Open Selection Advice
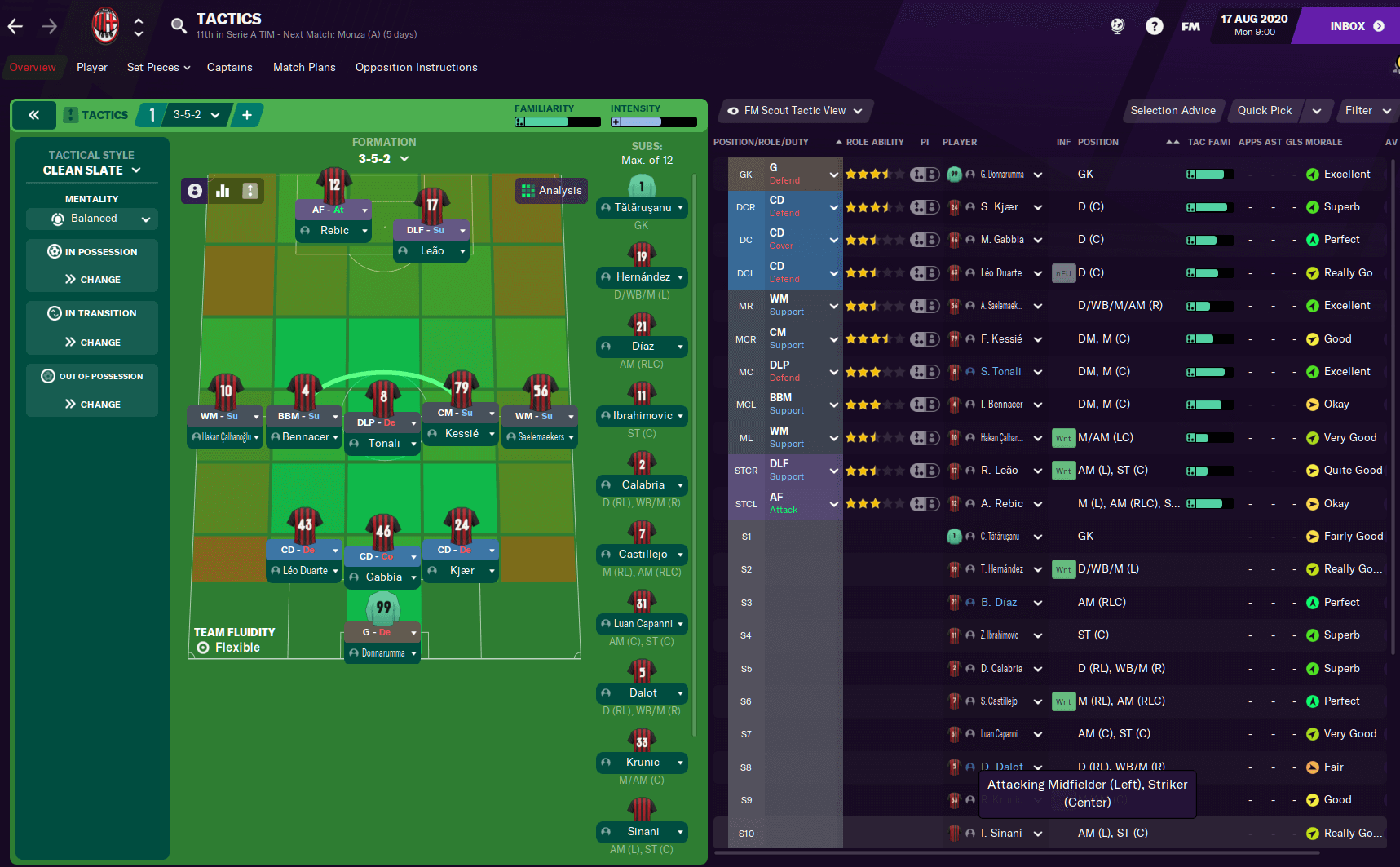1400x867 pixels. pos(1173,110)
